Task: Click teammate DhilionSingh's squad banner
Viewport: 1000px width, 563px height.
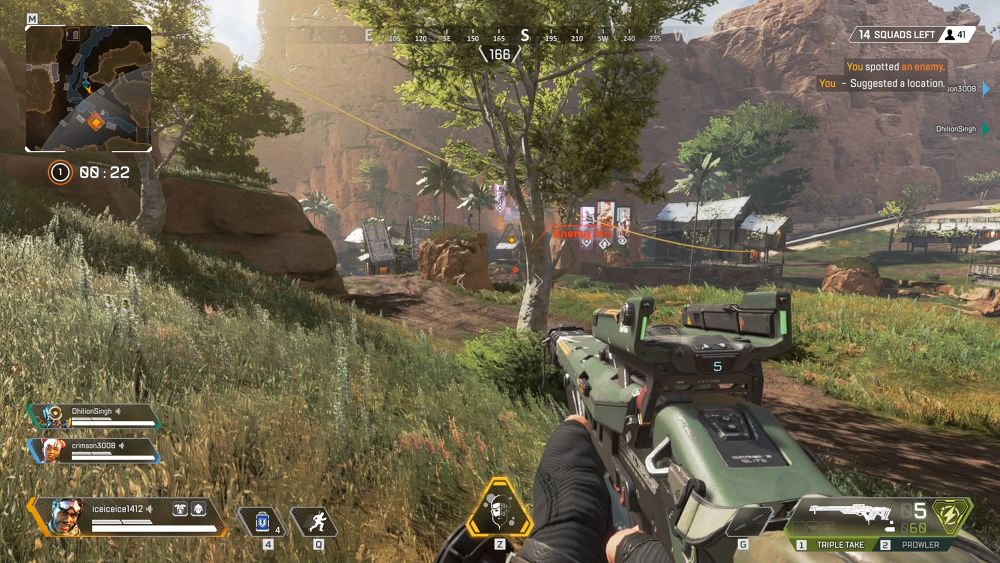Action: 94,416
